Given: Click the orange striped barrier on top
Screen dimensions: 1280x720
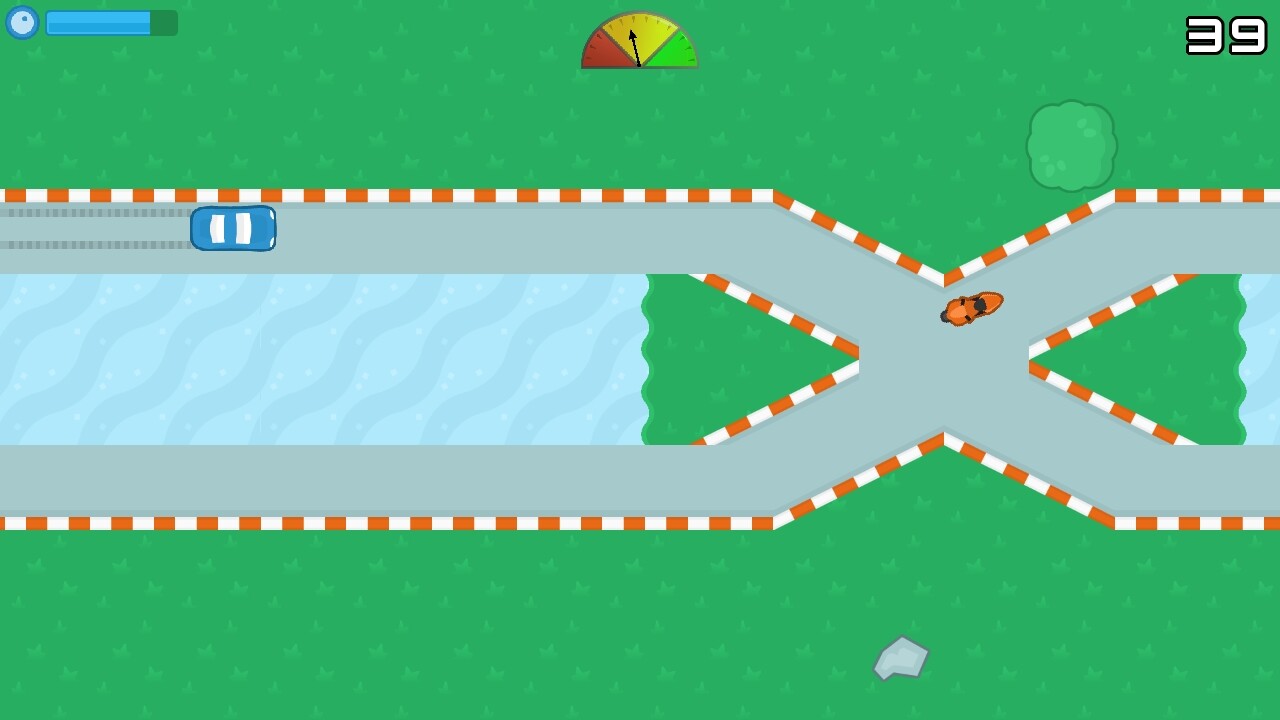Looking at the screenshot, I should (x=400, y=192).
